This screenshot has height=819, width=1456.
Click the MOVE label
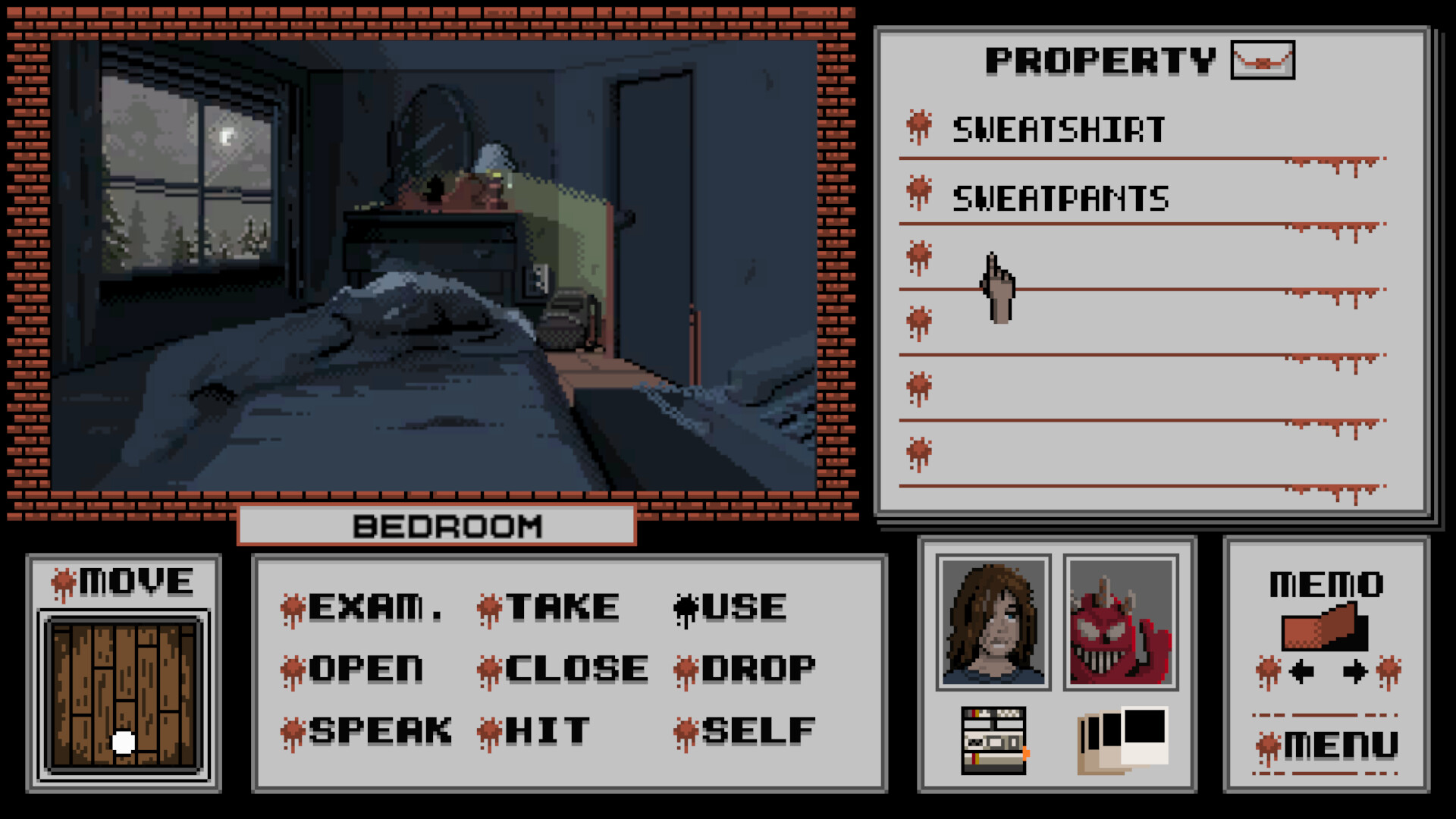pos(124,582)
